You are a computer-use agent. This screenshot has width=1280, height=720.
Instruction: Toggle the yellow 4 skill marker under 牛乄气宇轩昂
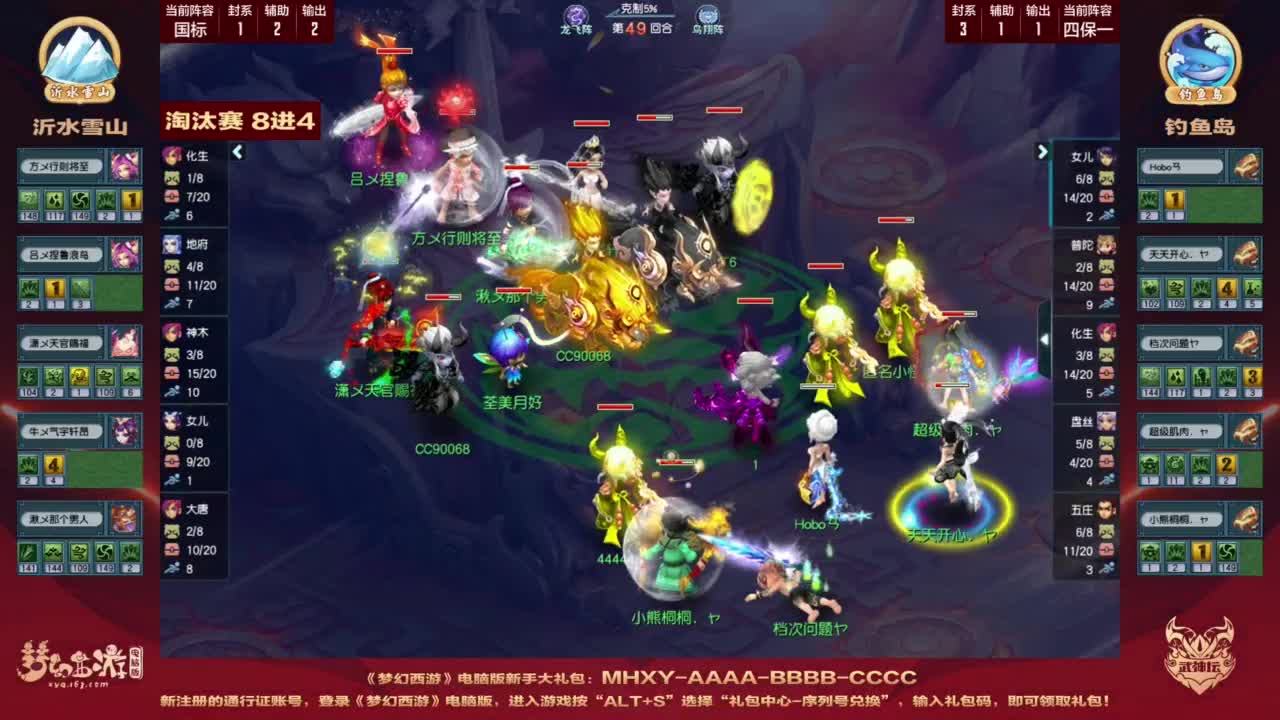click(x=55, y=464)
